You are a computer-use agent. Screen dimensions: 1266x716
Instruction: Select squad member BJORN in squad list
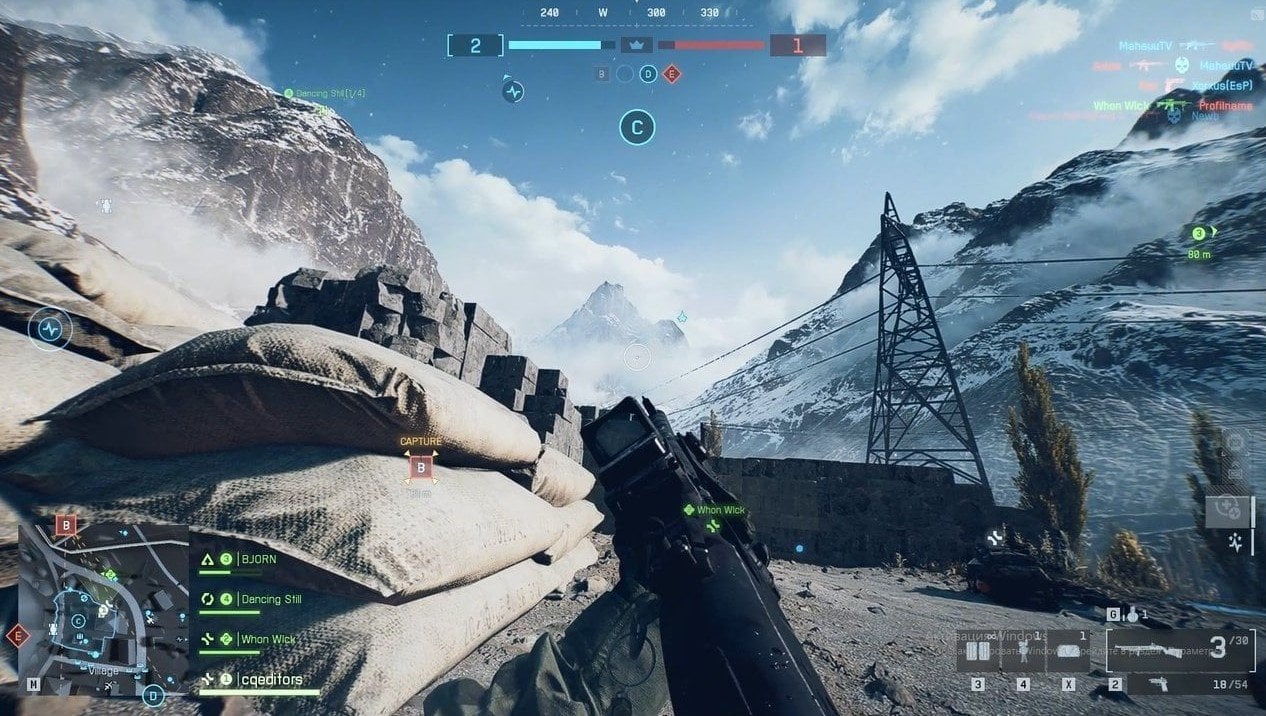click(x=256, y=560)
